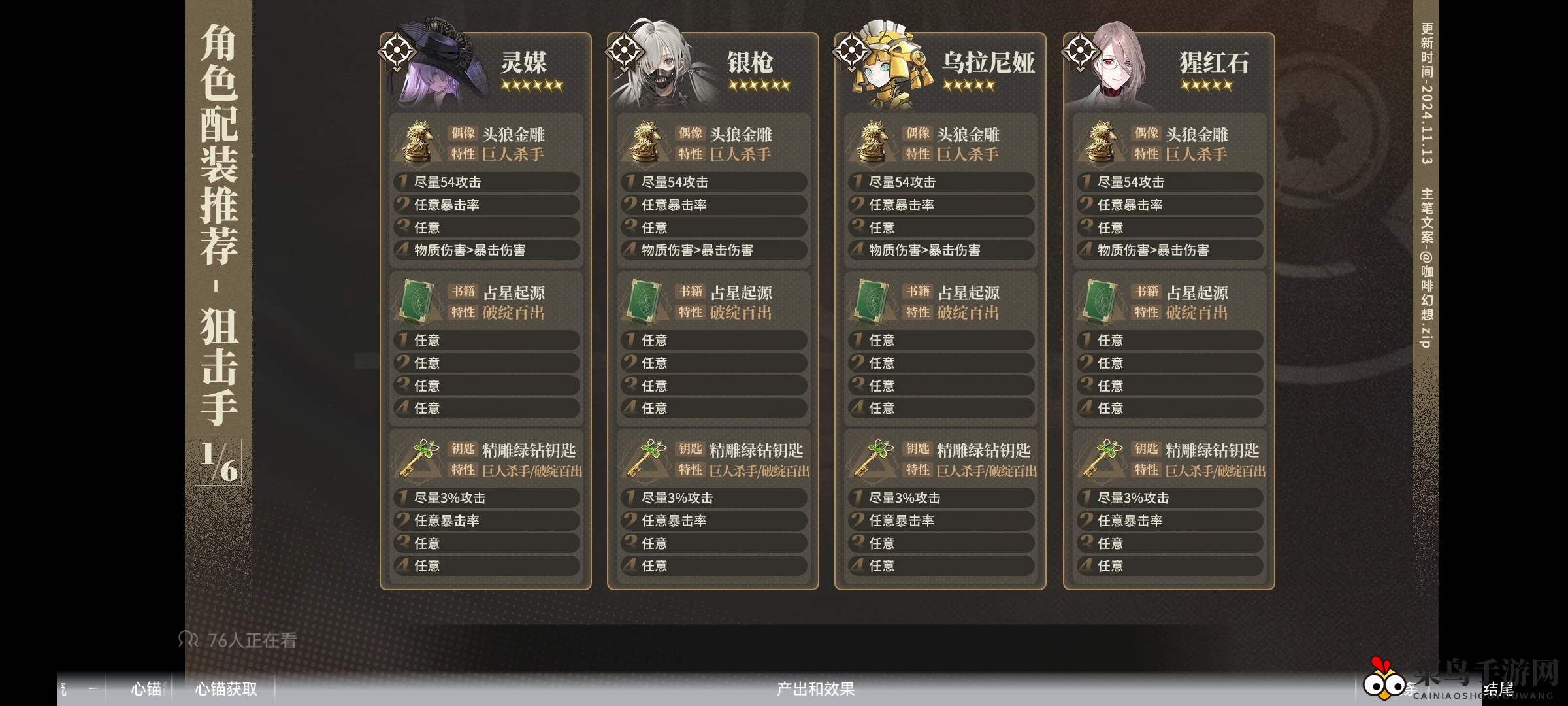
Task: Open the 结尾 section tab
Action: tap(1498, 690)
